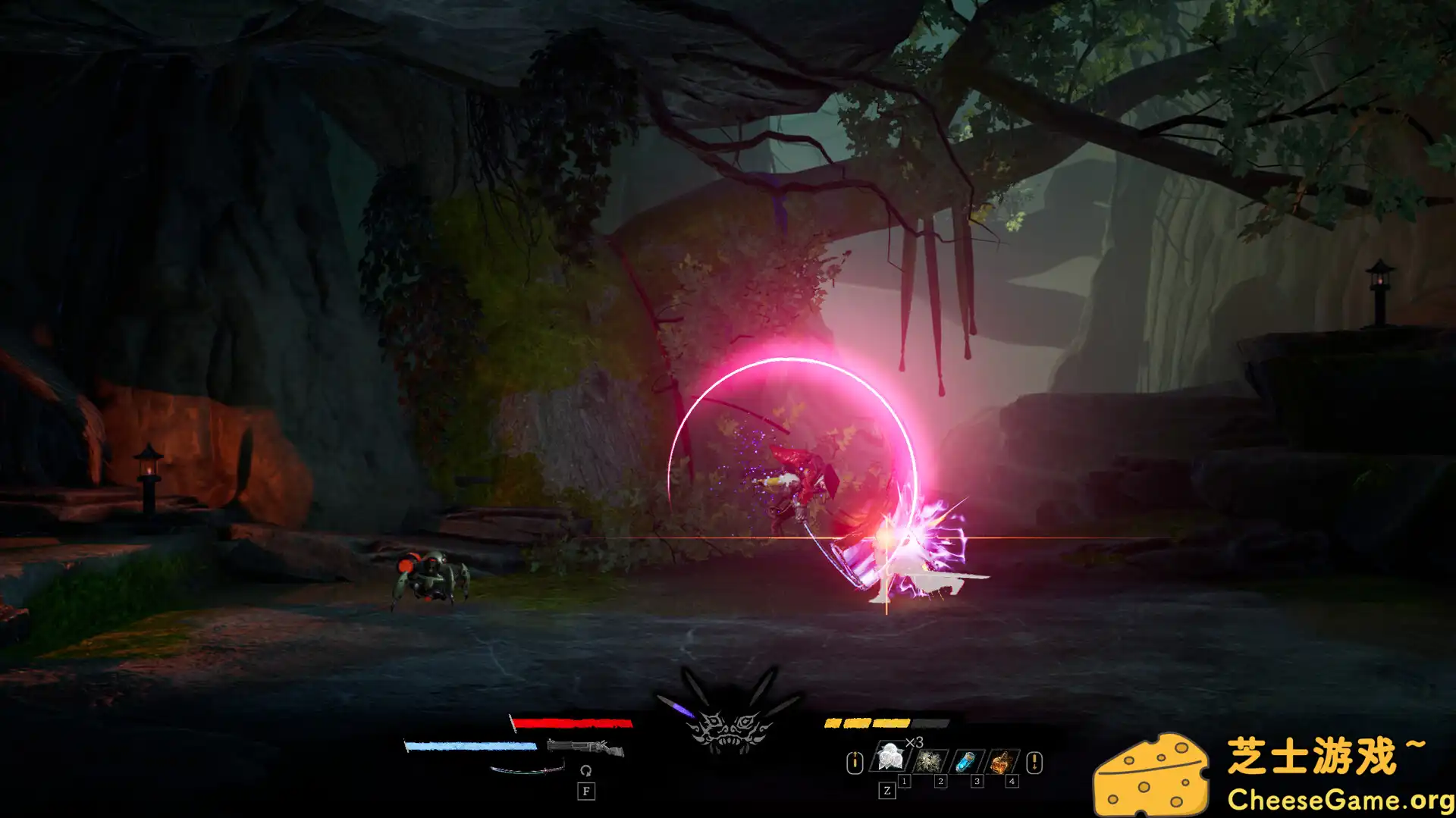The image size is (1456, 818).
Task: Click the leftmost yellow qi bar segment
Action: point(832,722)
